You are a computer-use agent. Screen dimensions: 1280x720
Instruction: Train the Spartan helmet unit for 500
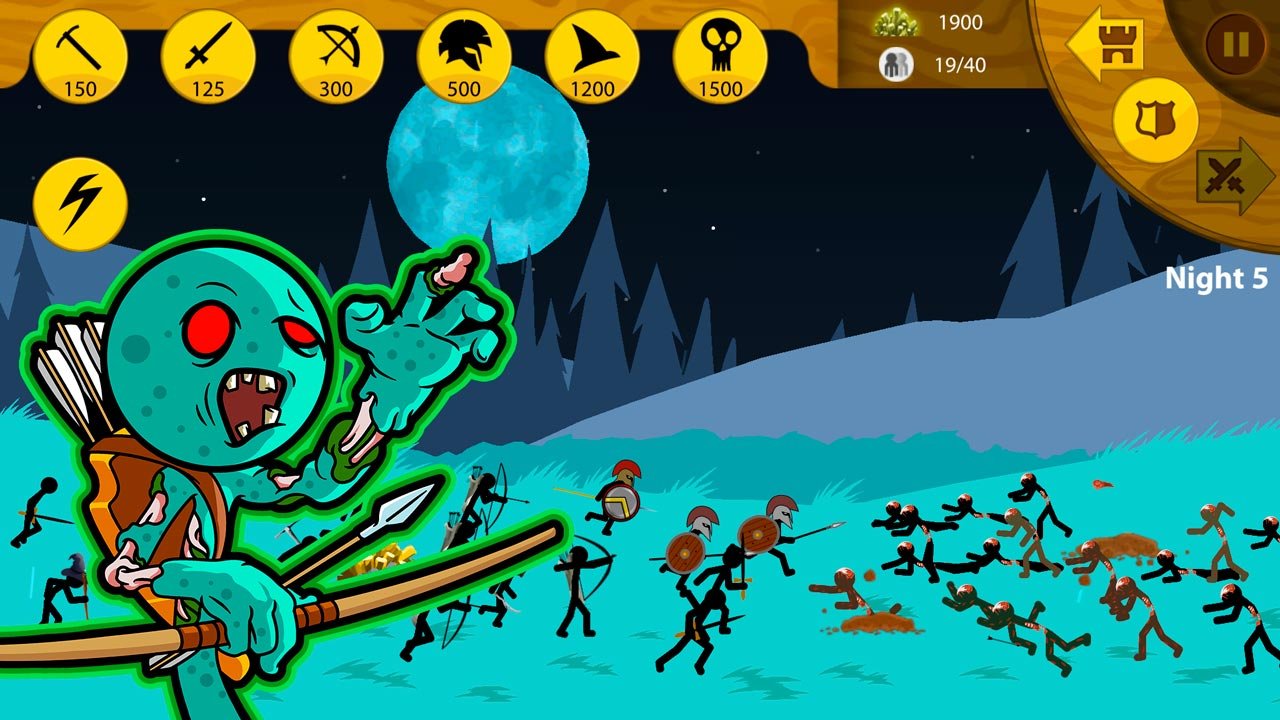tap(464, 57)
